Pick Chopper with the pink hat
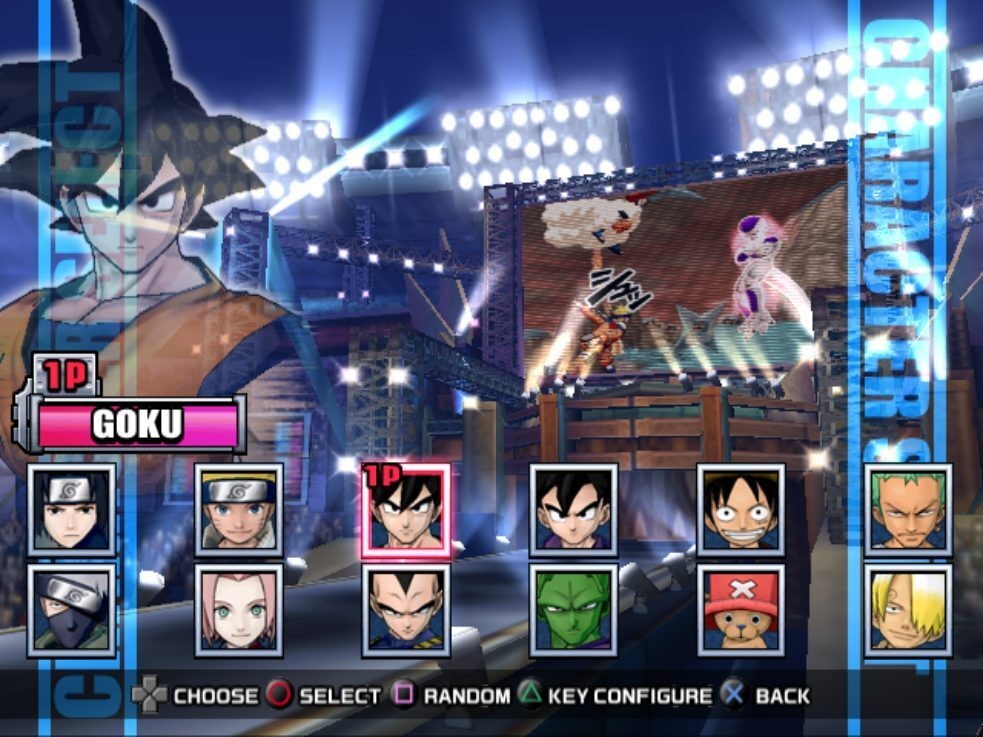Image resolution: width=983 pixels, height=737 pixels. point(741,610)
